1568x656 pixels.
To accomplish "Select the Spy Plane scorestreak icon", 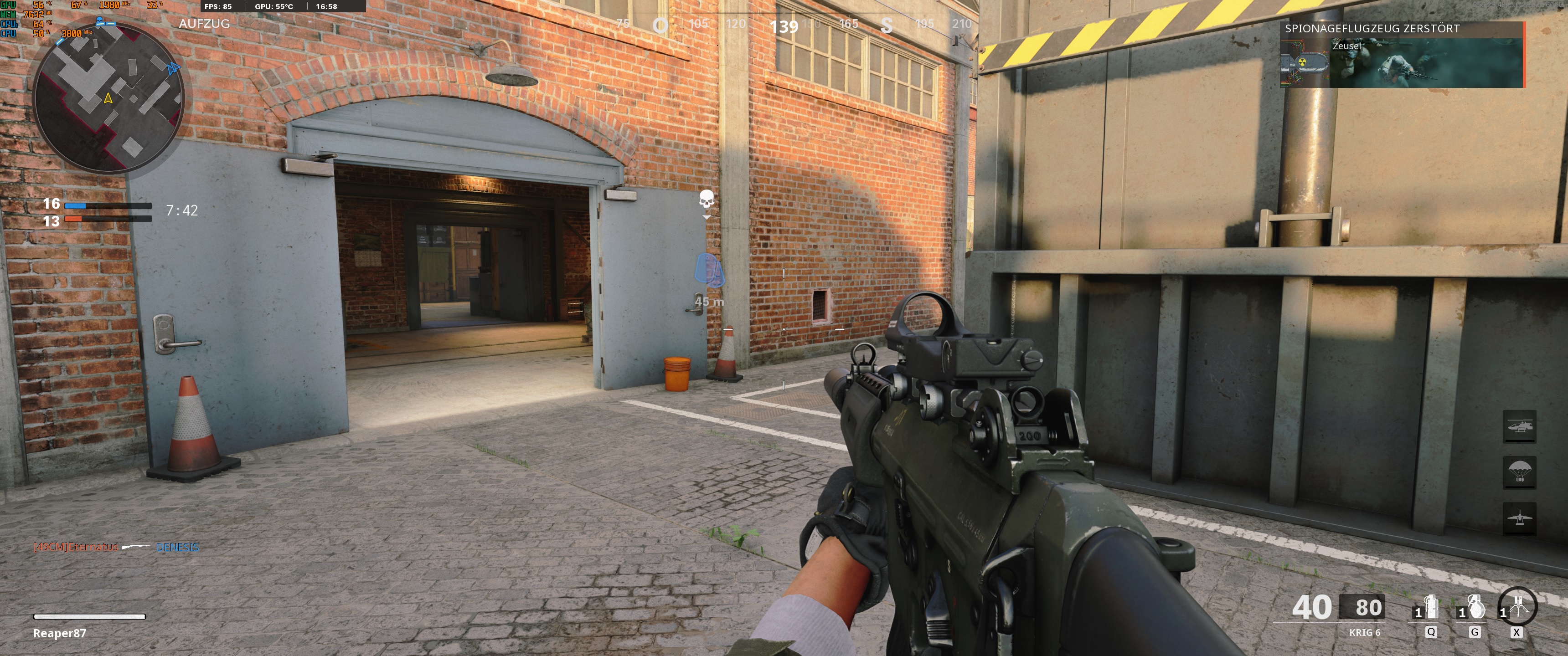I will click(x=1520, y=518).
